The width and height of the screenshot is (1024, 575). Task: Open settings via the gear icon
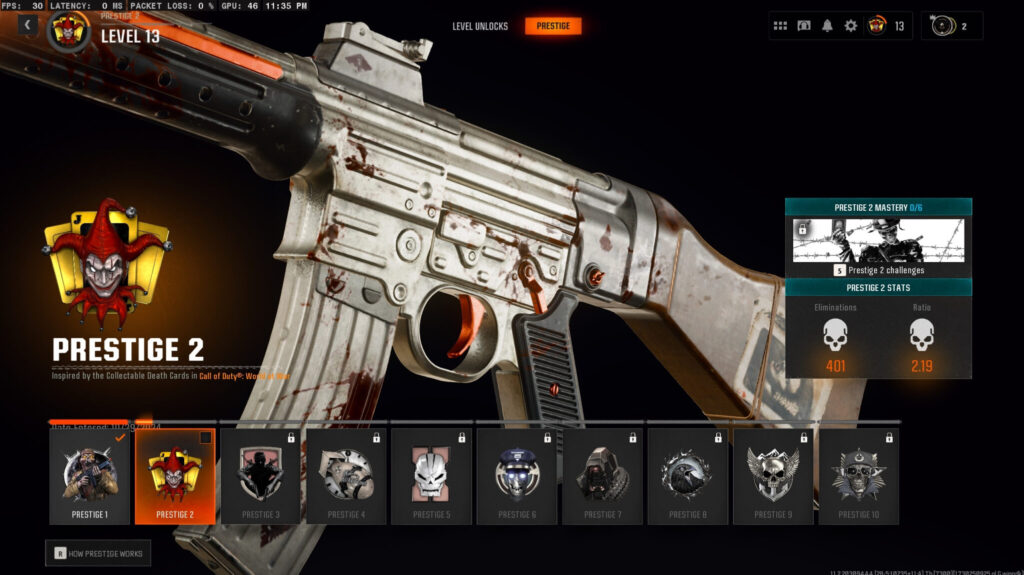point(851,26)
